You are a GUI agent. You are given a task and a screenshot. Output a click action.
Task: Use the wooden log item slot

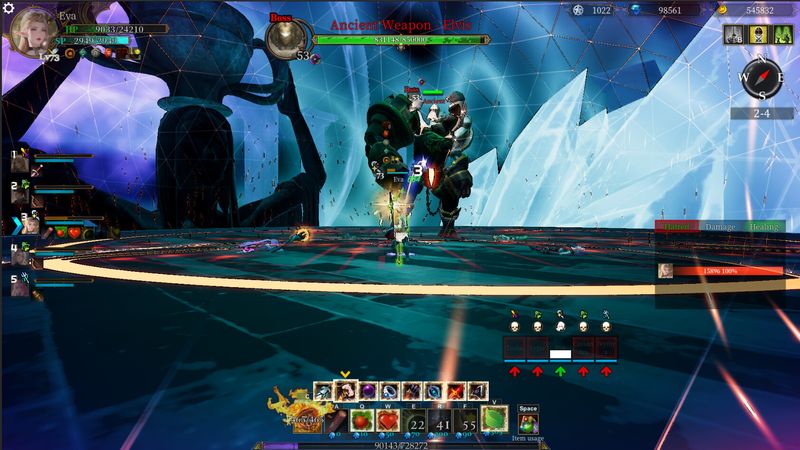[x=335, y=419]
